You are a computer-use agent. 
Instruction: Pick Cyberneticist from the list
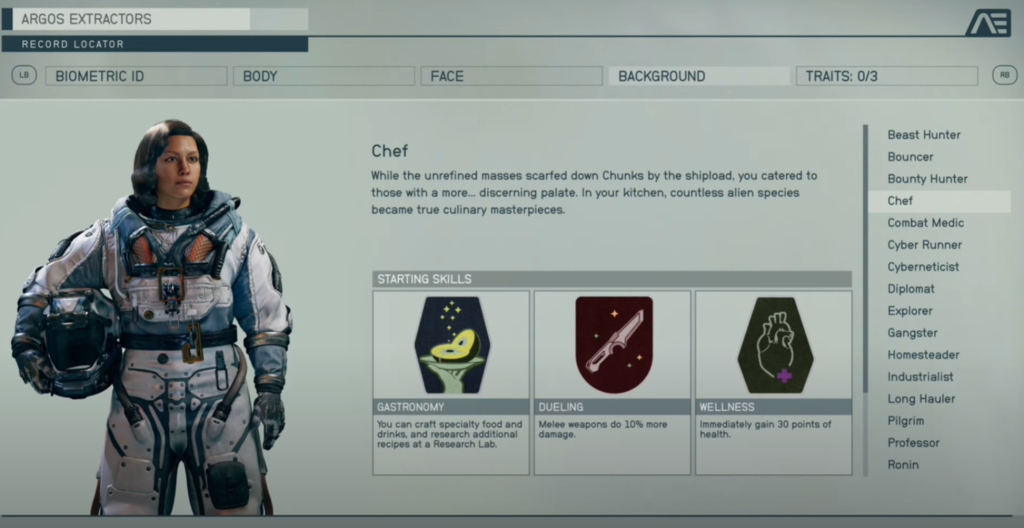(x=923, y=267)
